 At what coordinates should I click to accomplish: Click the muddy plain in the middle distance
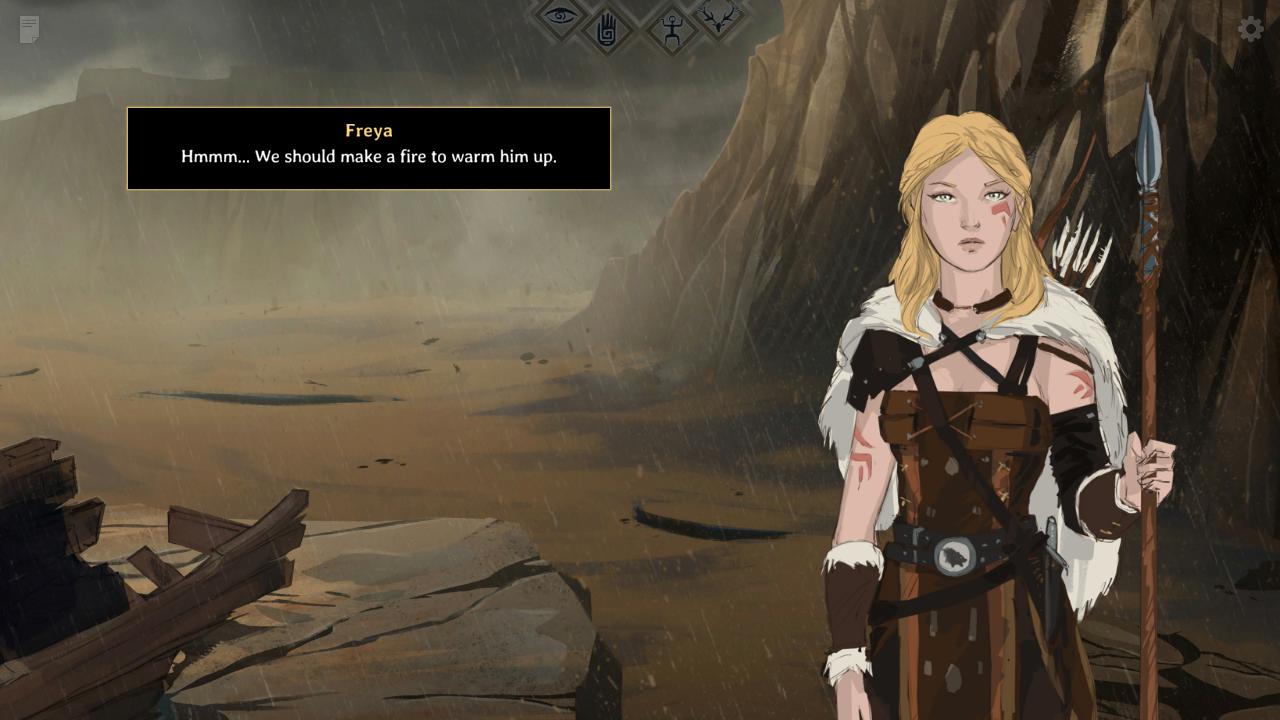tap(400, 400)
